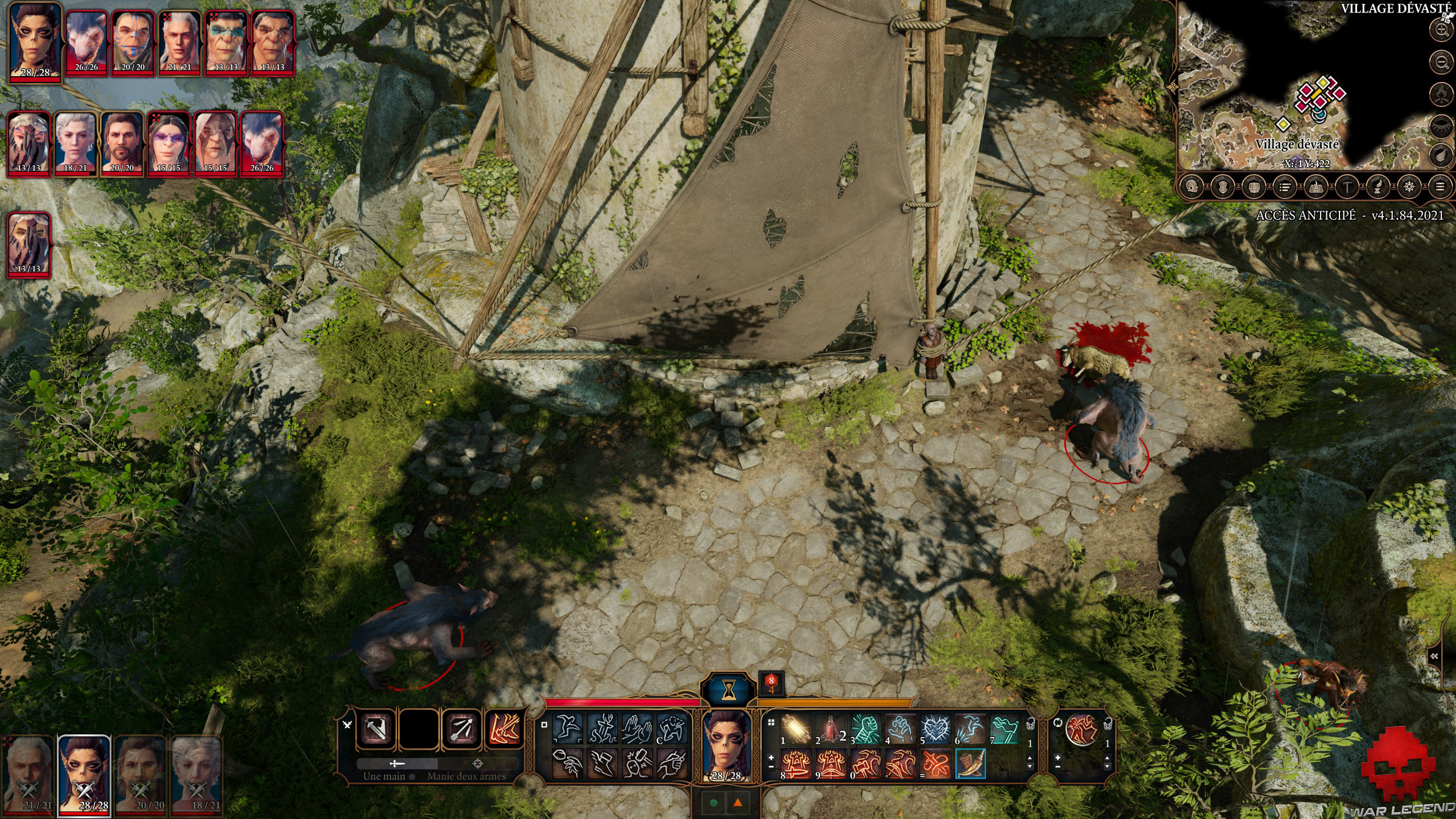
Task: Open the journal list icon
Action: point(1285,187)
